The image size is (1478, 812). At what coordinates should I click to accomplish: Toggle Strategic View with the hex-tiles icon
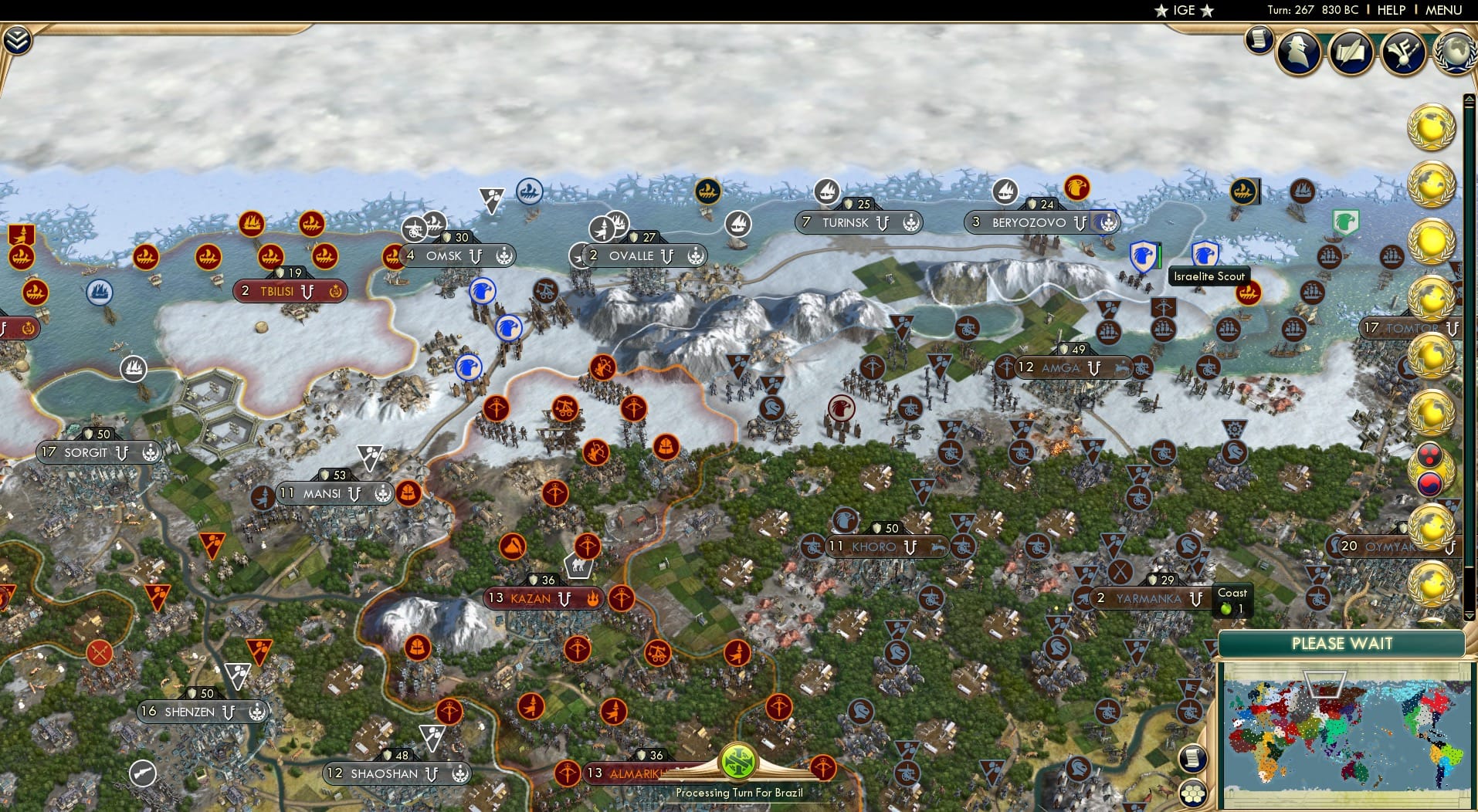[x=1194, y=792]
